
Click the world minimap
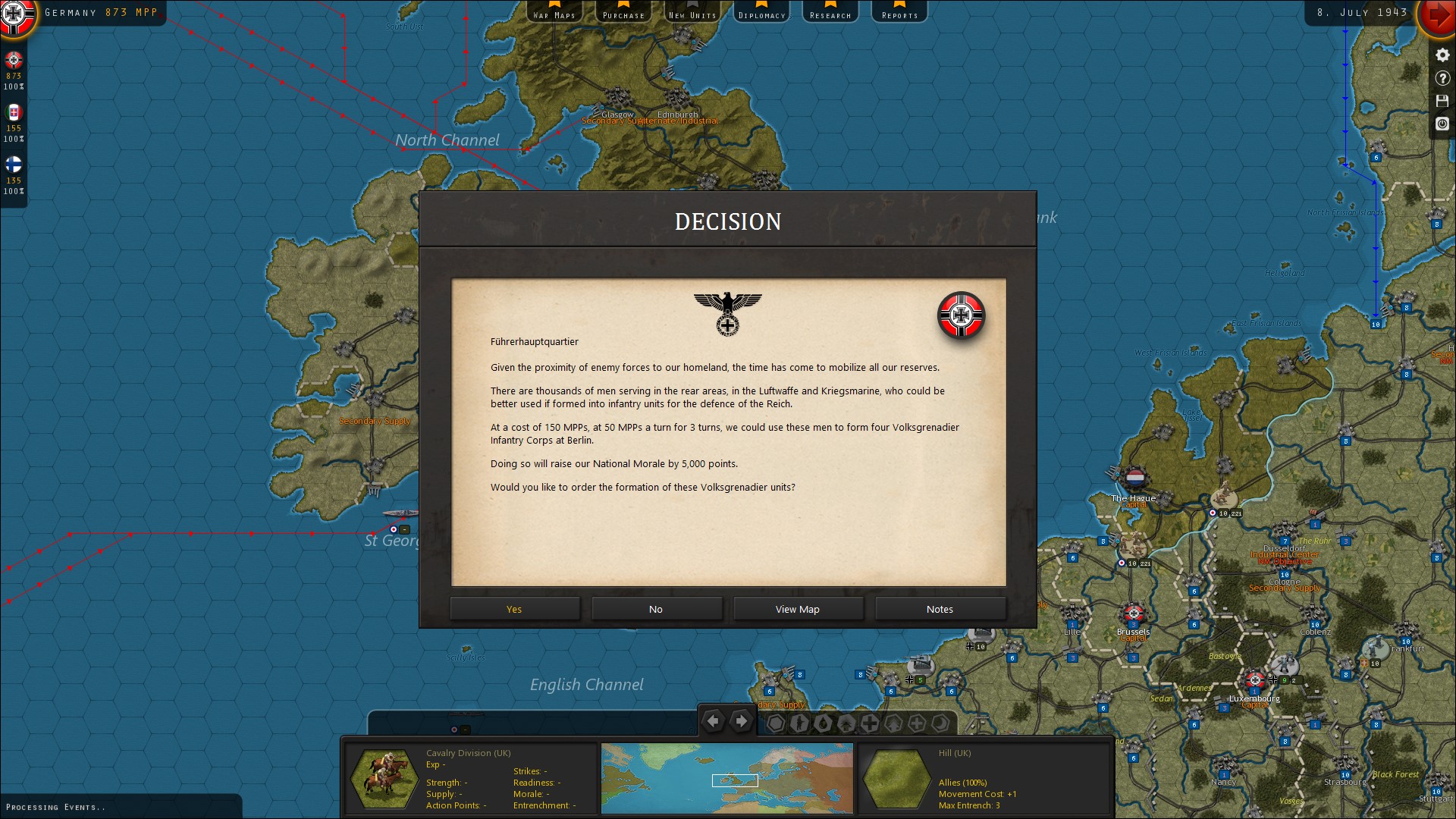[726, 778]
